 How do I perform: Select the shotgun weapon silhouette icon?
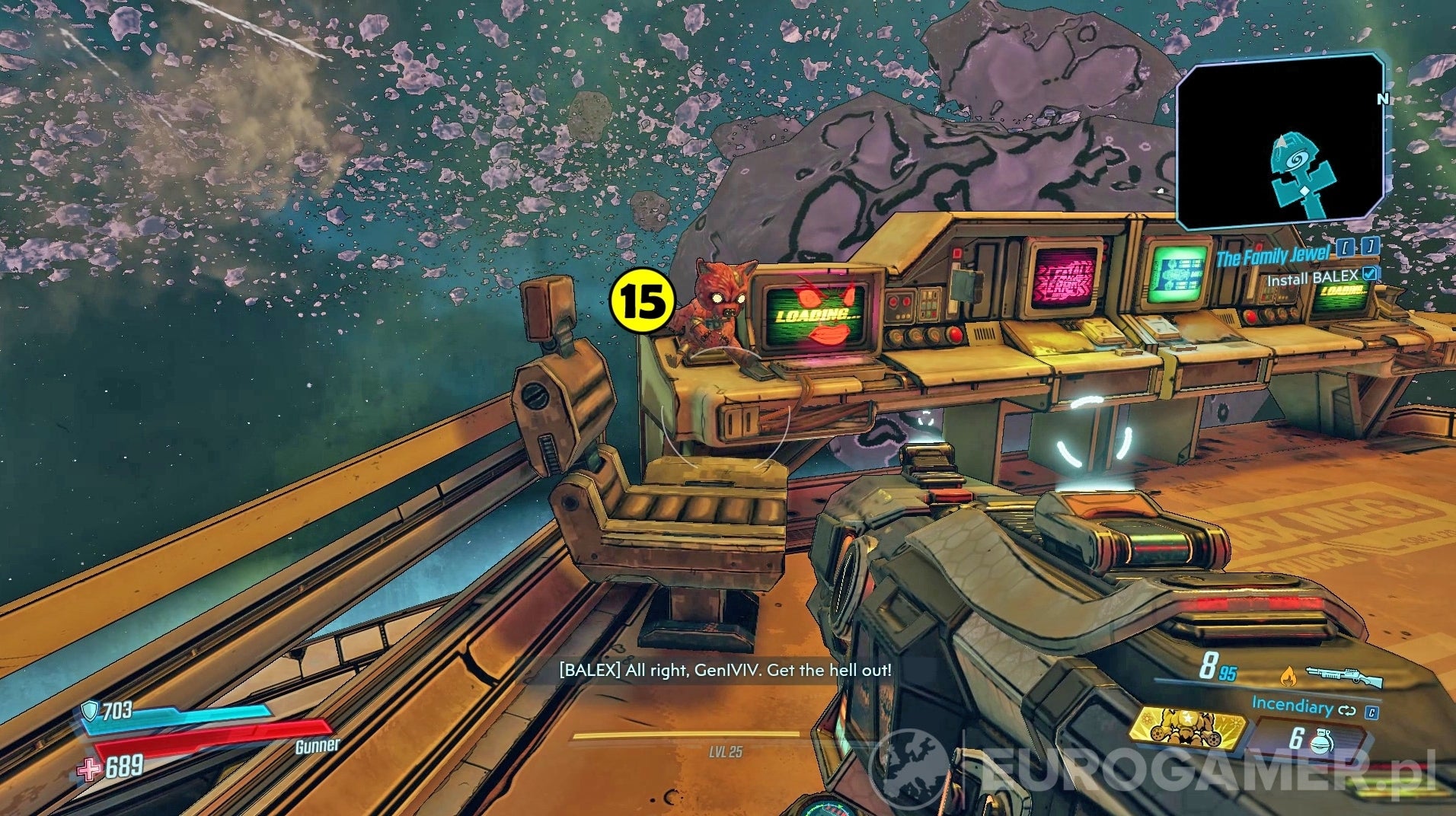click(x=1344, y=676)
